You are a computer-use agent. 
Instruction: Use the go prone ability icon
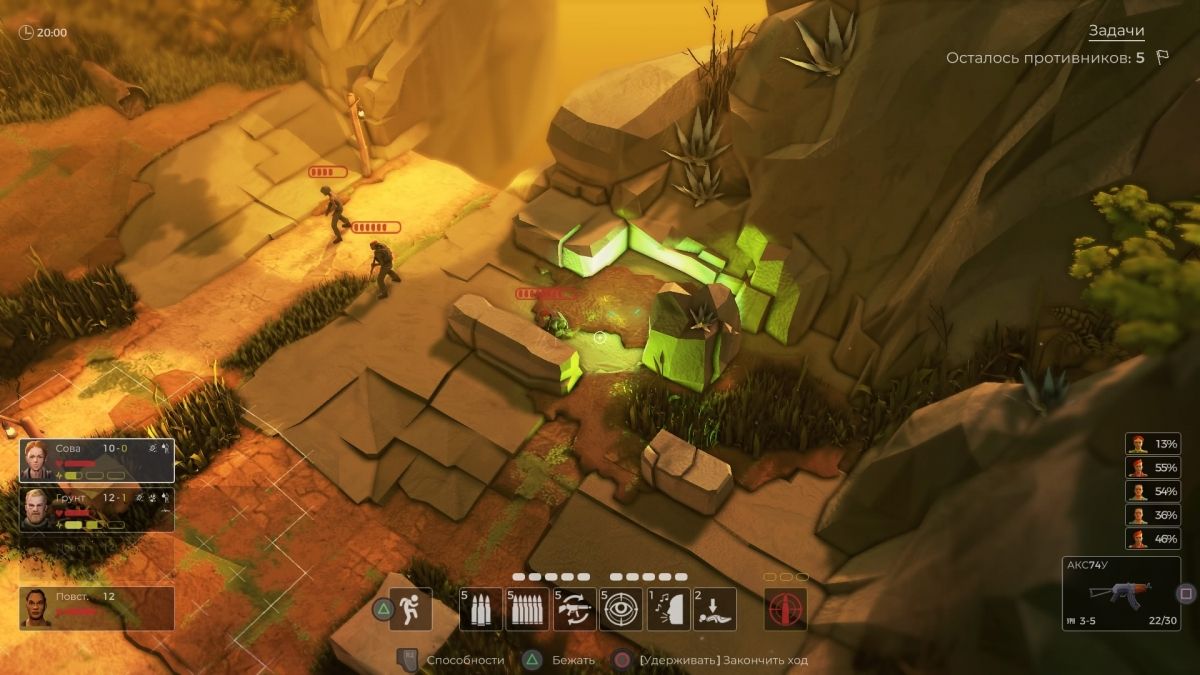pos(714,608)
